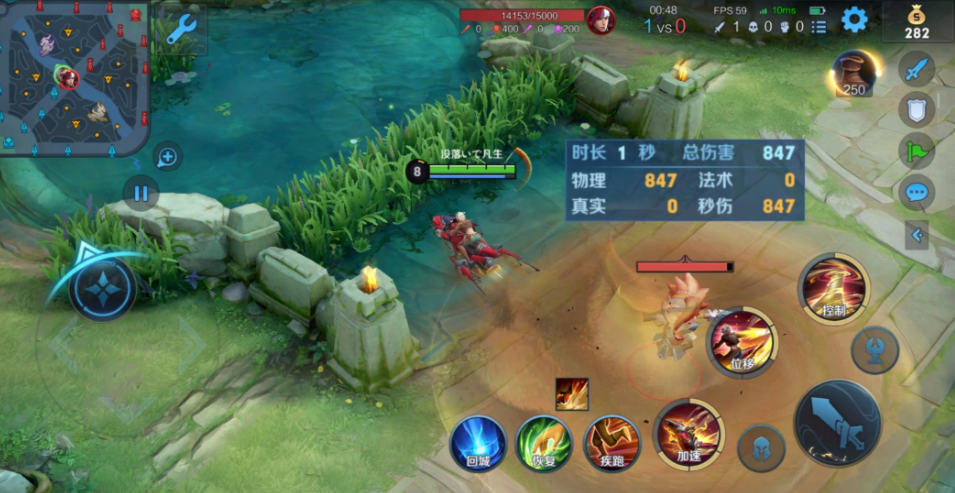This screenshot has height=493, width=955.
Task: Click the magnifier plus zoom button
Action: pos(167,156)
